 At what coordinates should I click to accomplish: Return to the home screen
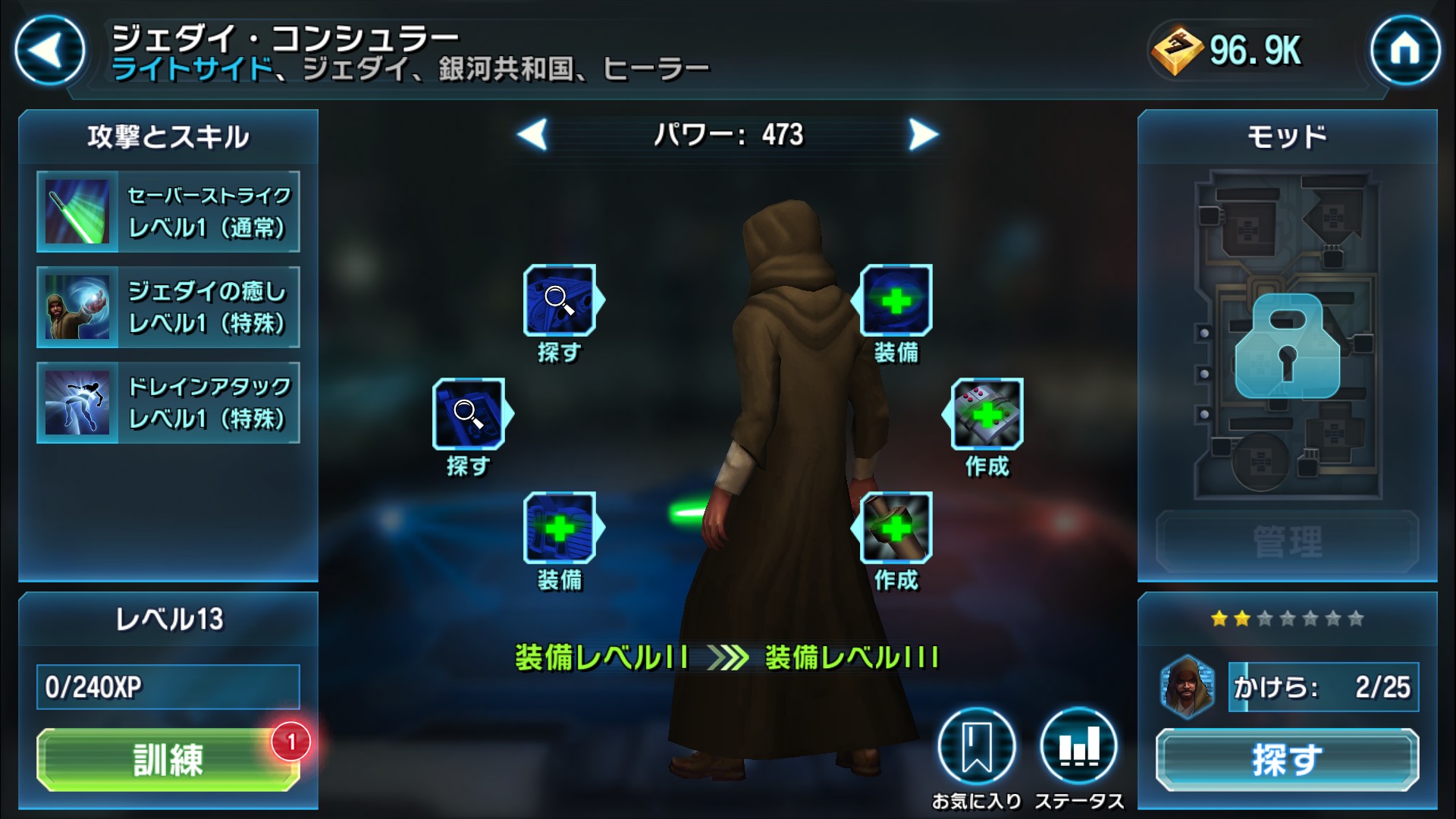point(1404,51)
